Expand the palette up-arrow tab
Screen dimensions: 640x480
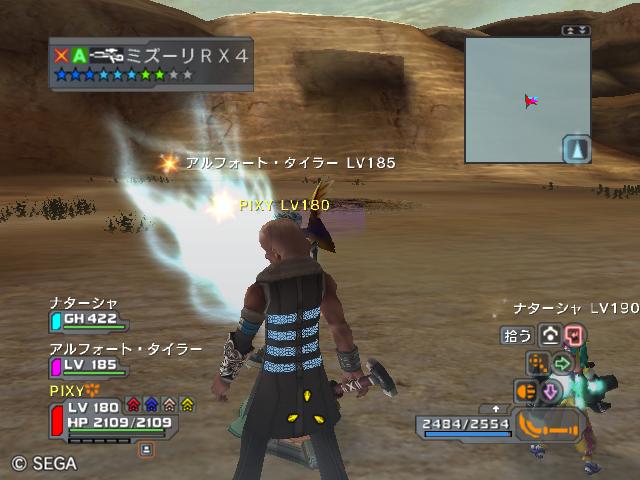pos(497,408)
